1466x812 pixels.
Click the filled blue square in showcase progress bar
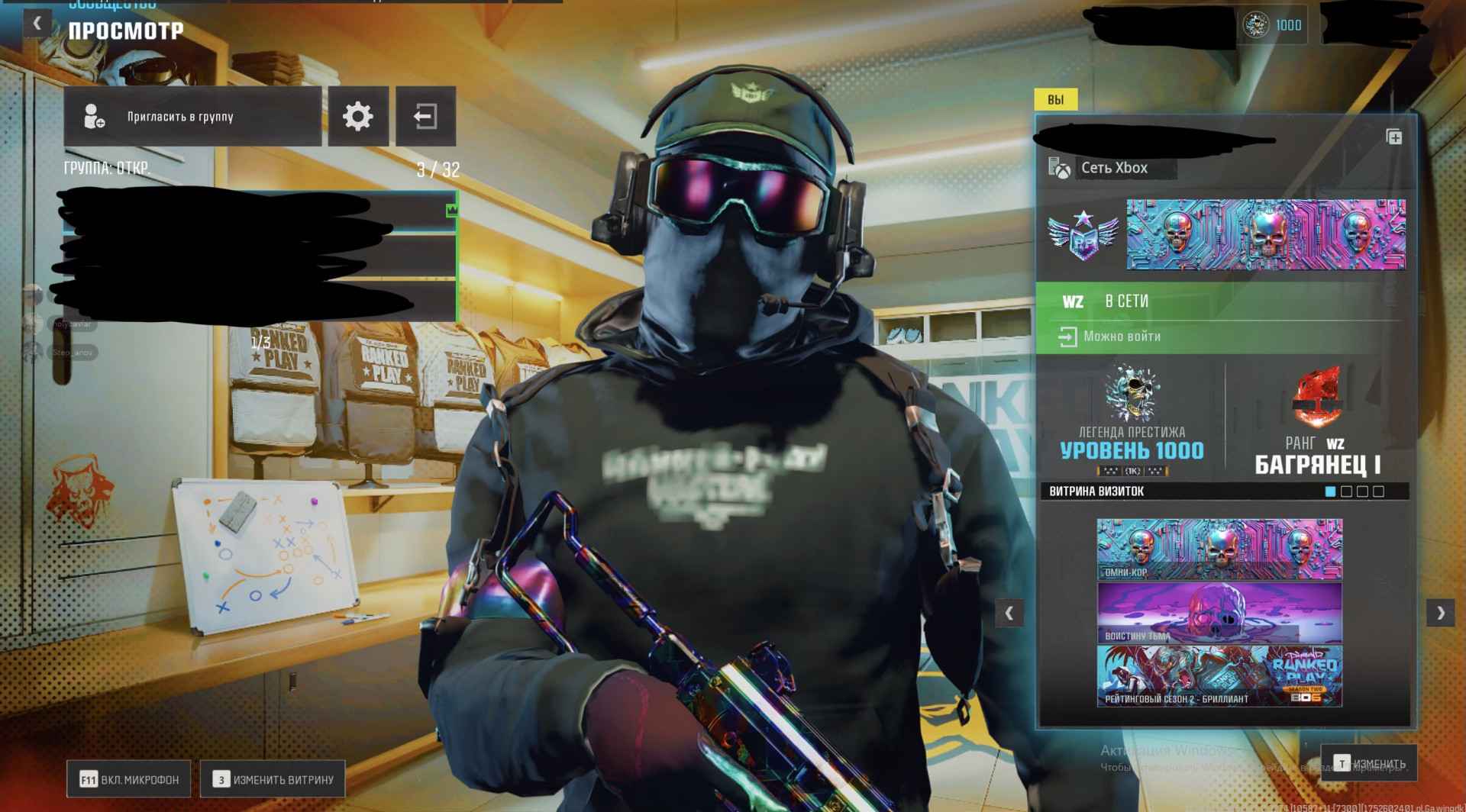(1330, 491)
